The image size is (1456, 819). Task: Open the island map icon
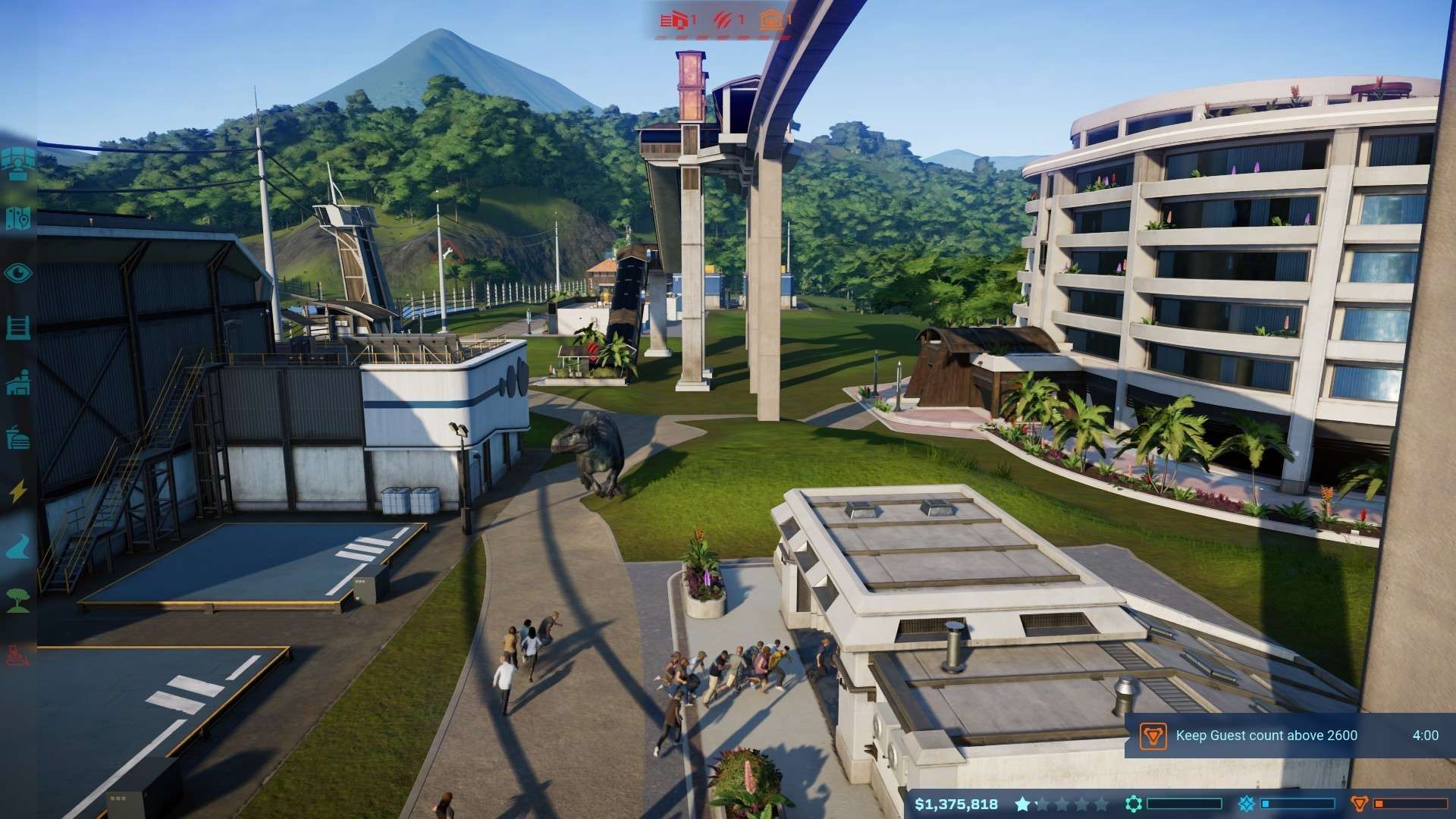coord(17,219)
